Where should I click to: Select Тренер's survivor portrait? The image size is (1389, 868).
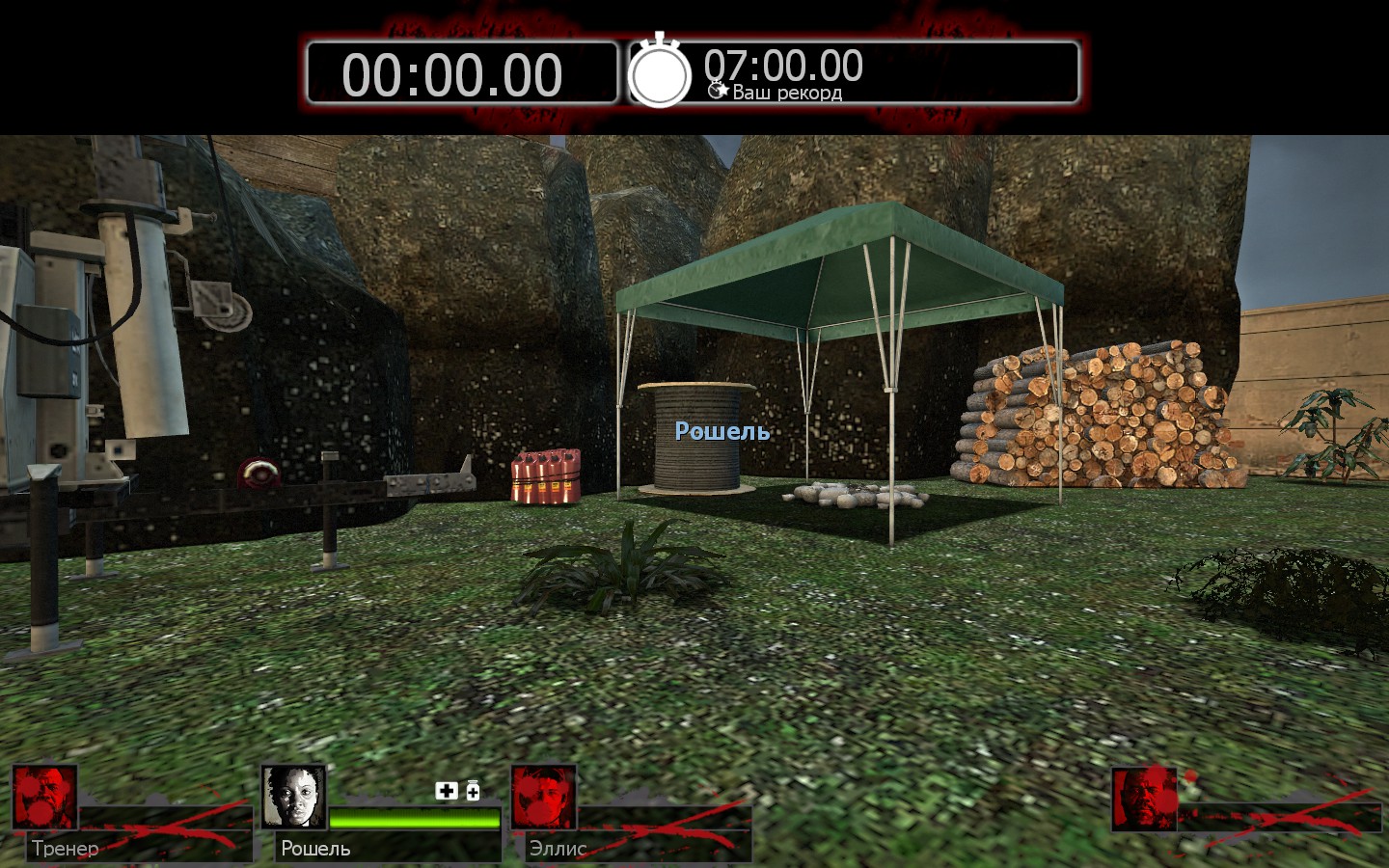coord(44,798)
